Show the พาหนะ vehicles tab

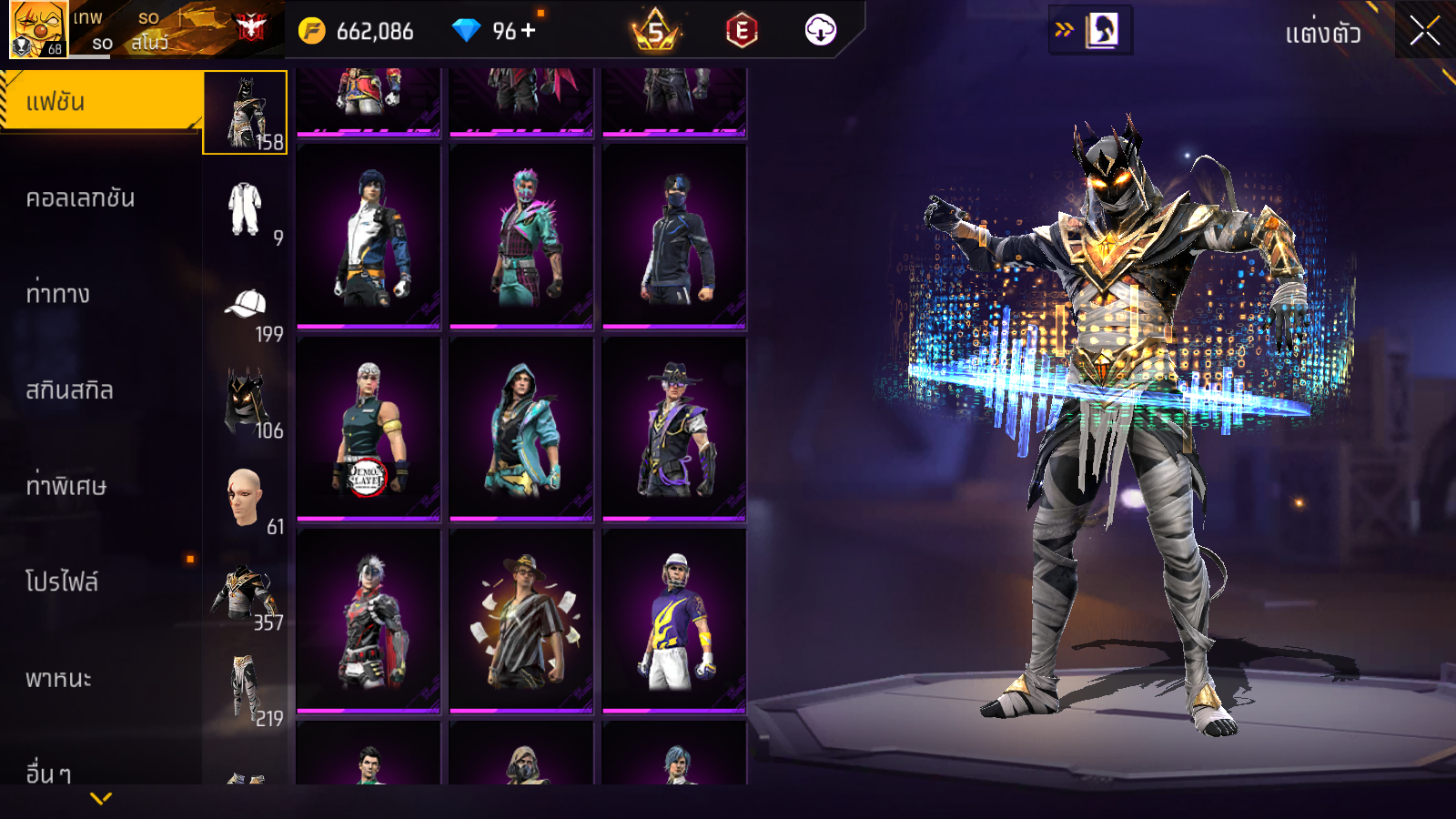(x=58, y=679)
